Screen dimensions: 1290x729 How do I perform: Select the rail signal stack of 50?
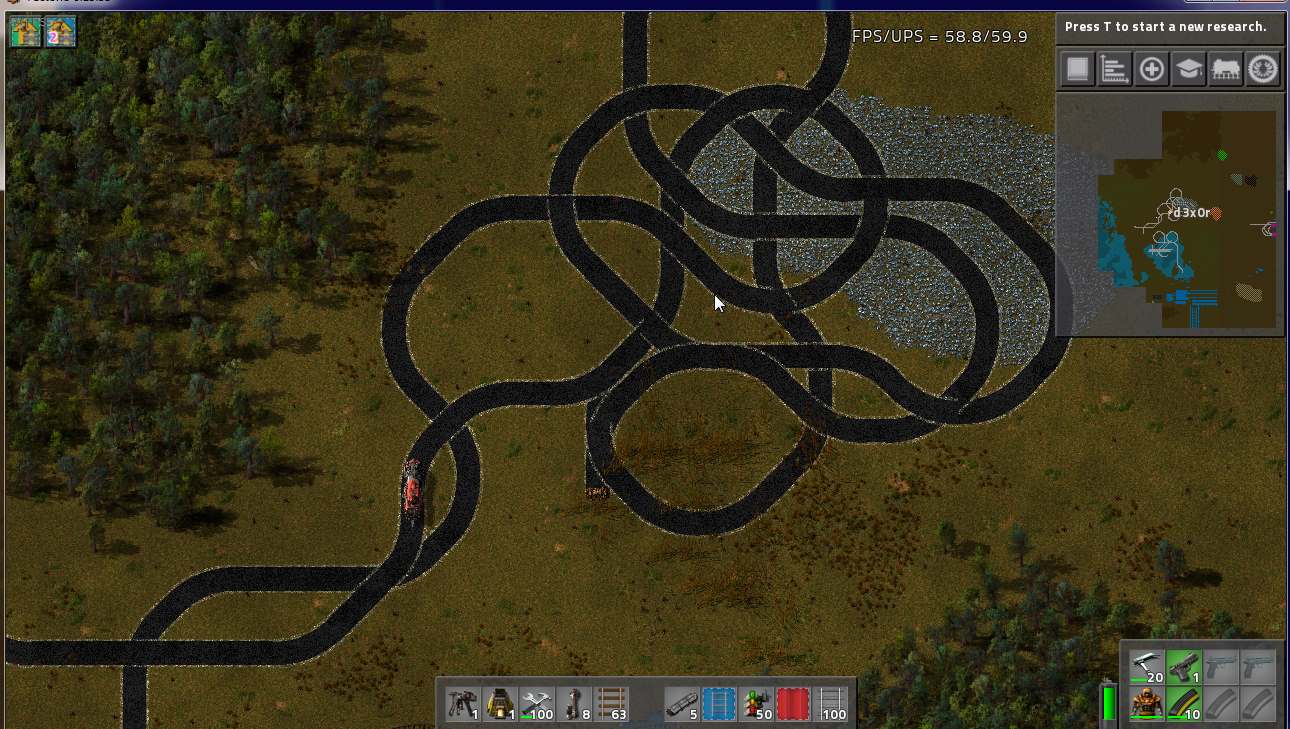756,705
